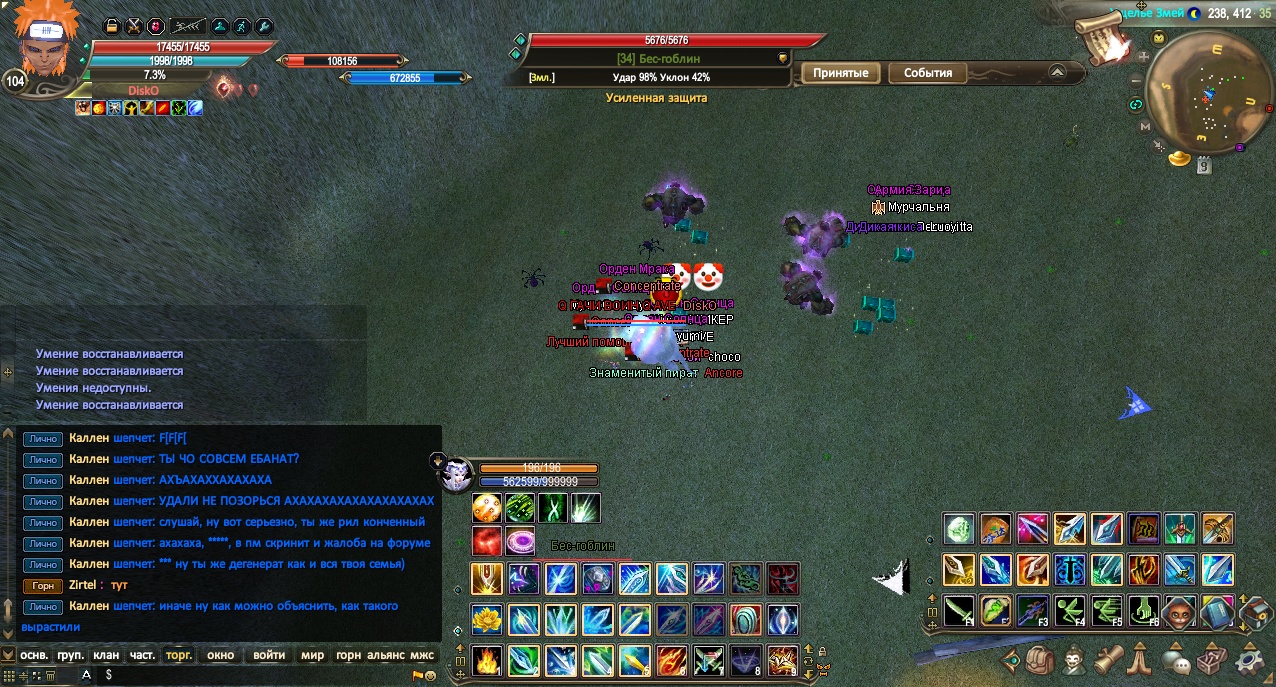The width and height of the screenshot is (1276, 687).
Task: Use the yellow lotus flower skill
Action: [x=487, y=619]
